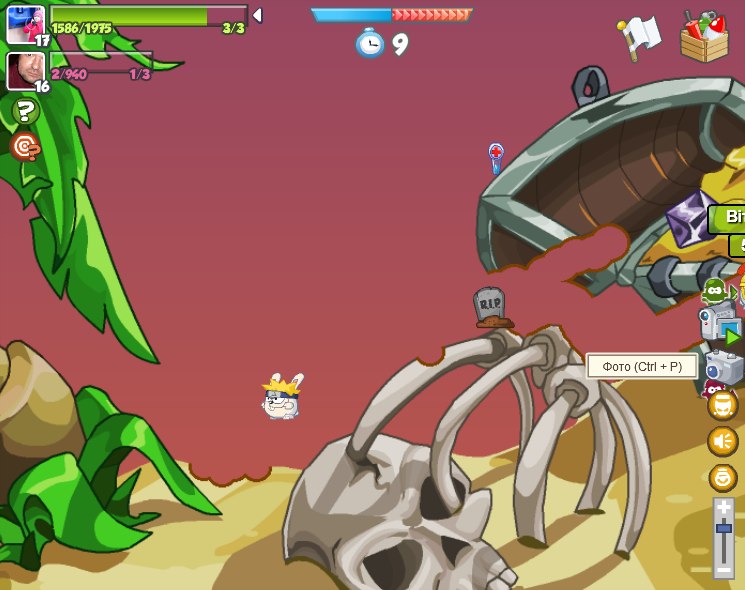Image resolution: width=745 pixels, height=590 pixels.
Task: Take a photo with the camera icon
Action: pyautogui.click(x=725, y=366)
